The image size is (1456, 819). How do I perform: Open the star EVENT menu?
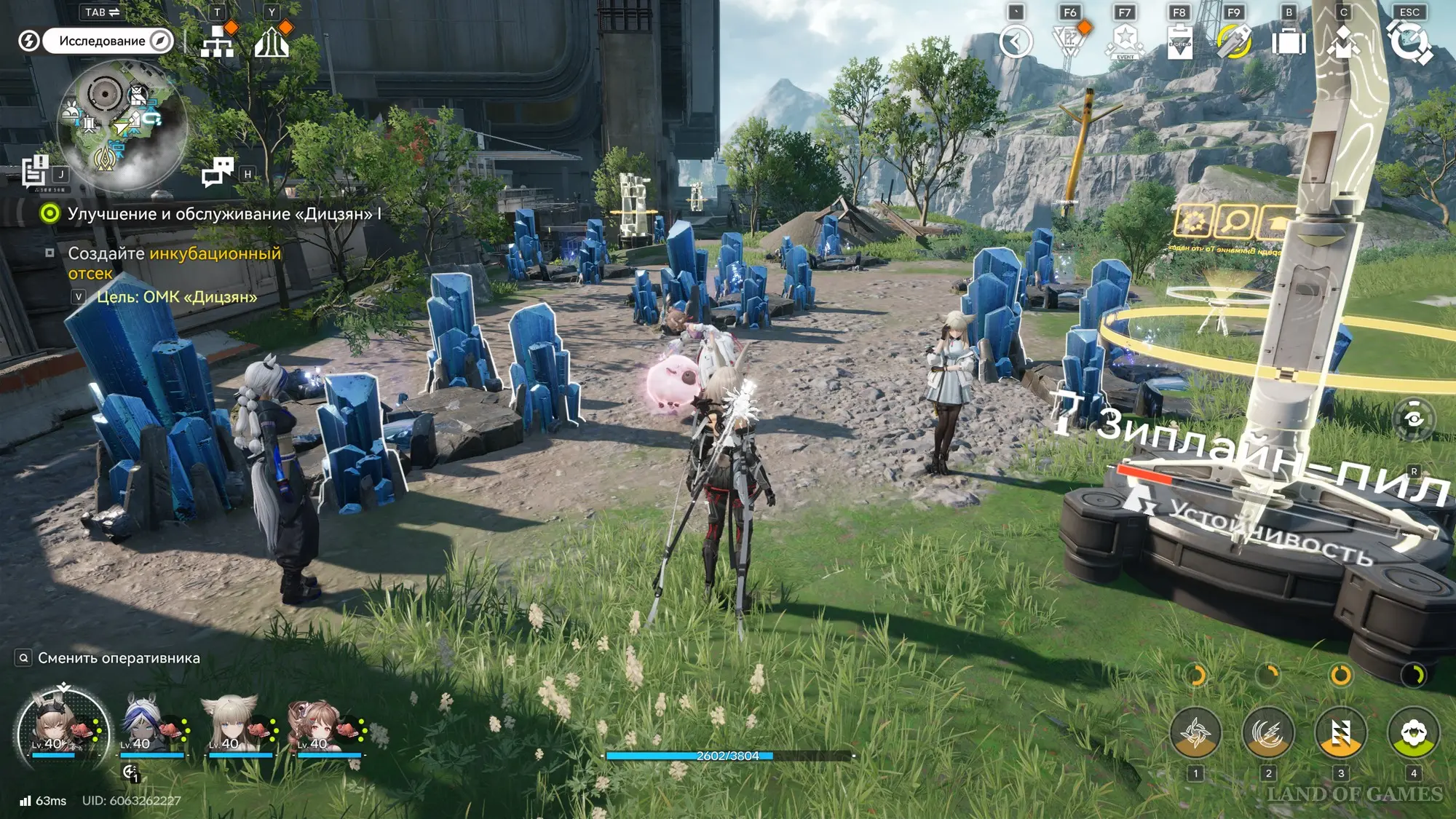(x=1125, y=41)
